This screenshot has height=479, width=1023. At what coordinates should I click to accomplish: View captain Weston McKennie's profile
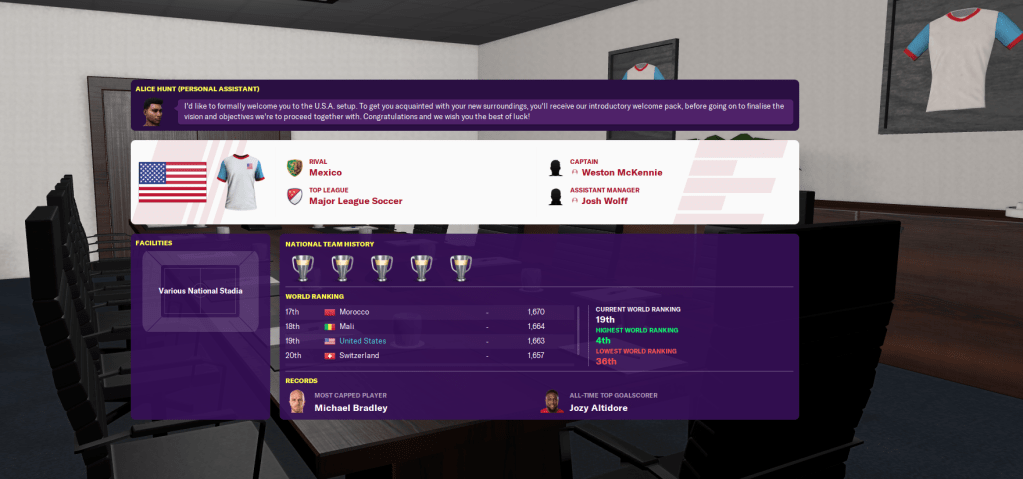click(621, 172)
